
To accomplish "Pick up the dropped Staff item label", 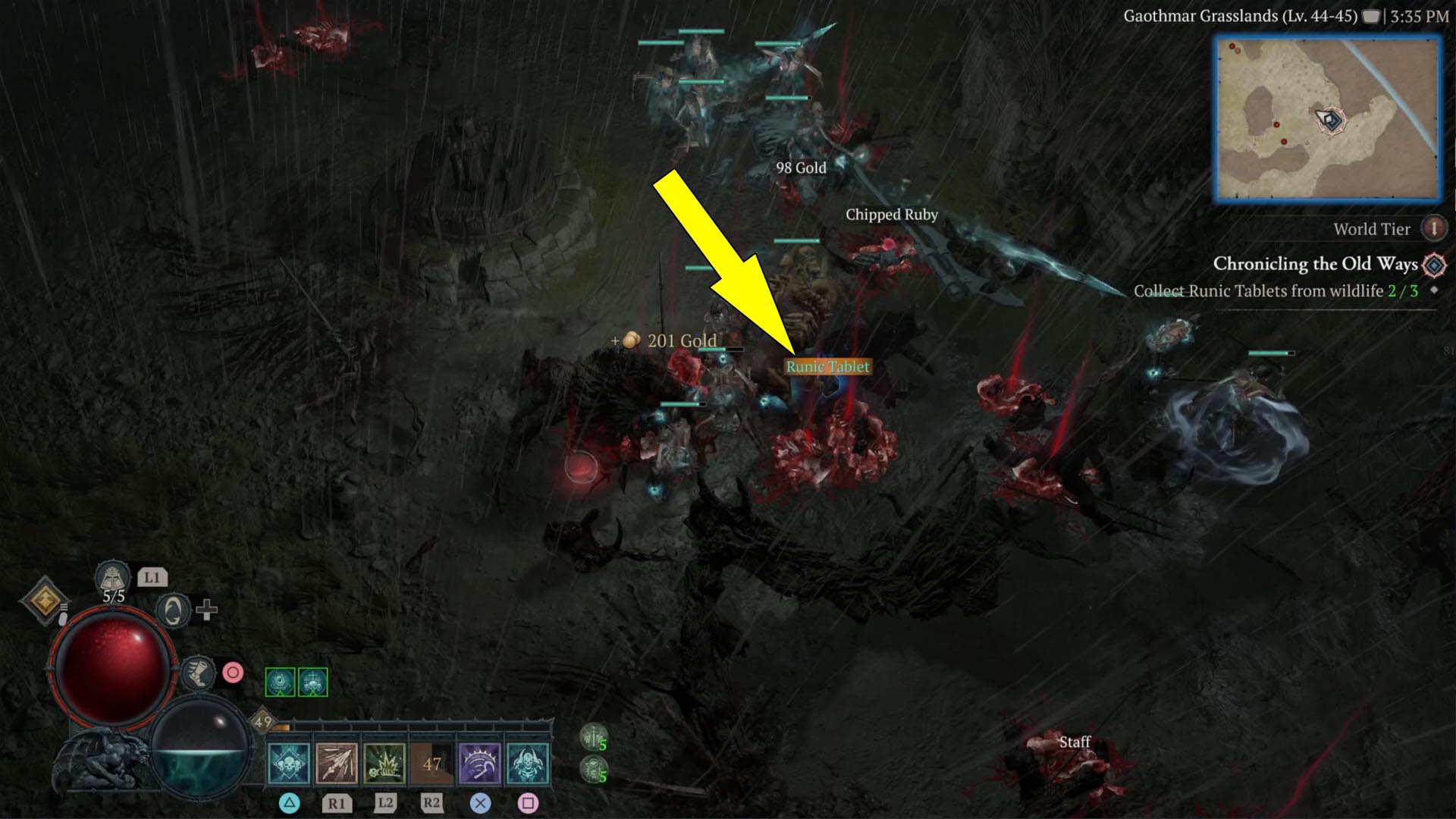I will point(1076,741).
